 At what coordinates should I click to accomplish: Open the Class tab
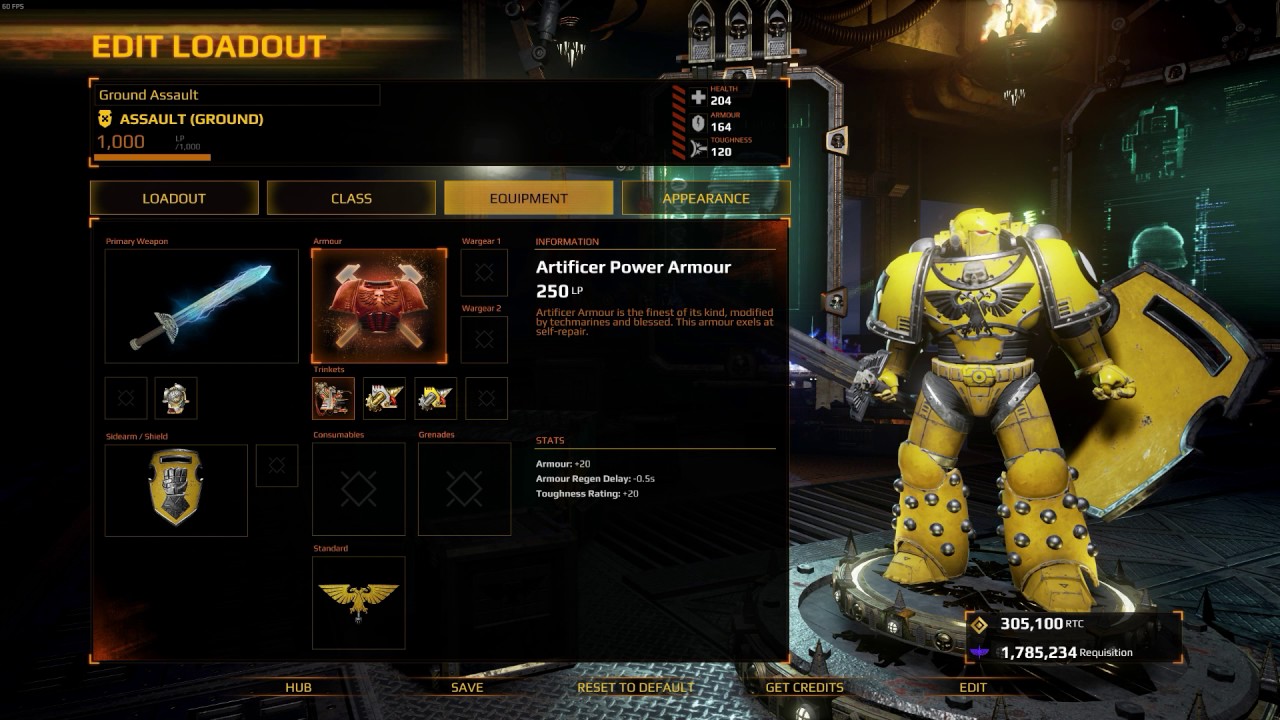[x=351, y=198]
